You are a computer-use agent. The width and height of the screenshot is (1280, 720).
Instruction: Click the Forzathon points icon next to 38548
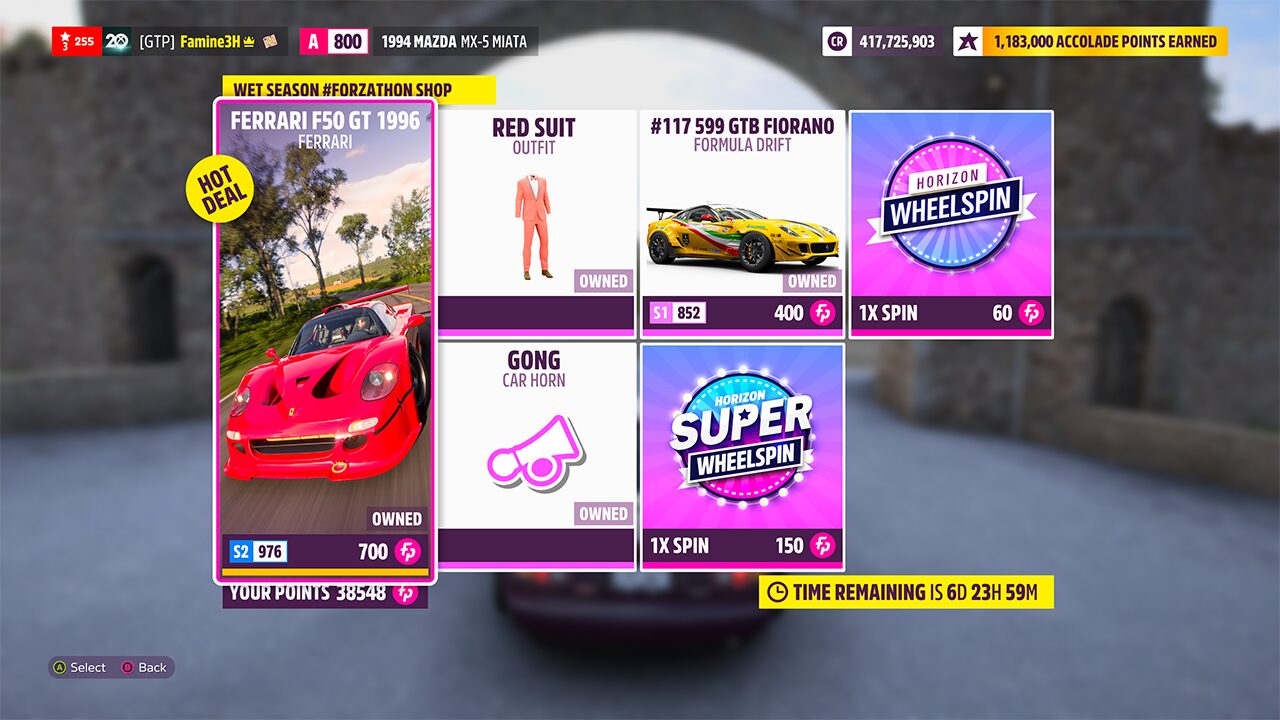pyautogui.click(x=405, y=592)
